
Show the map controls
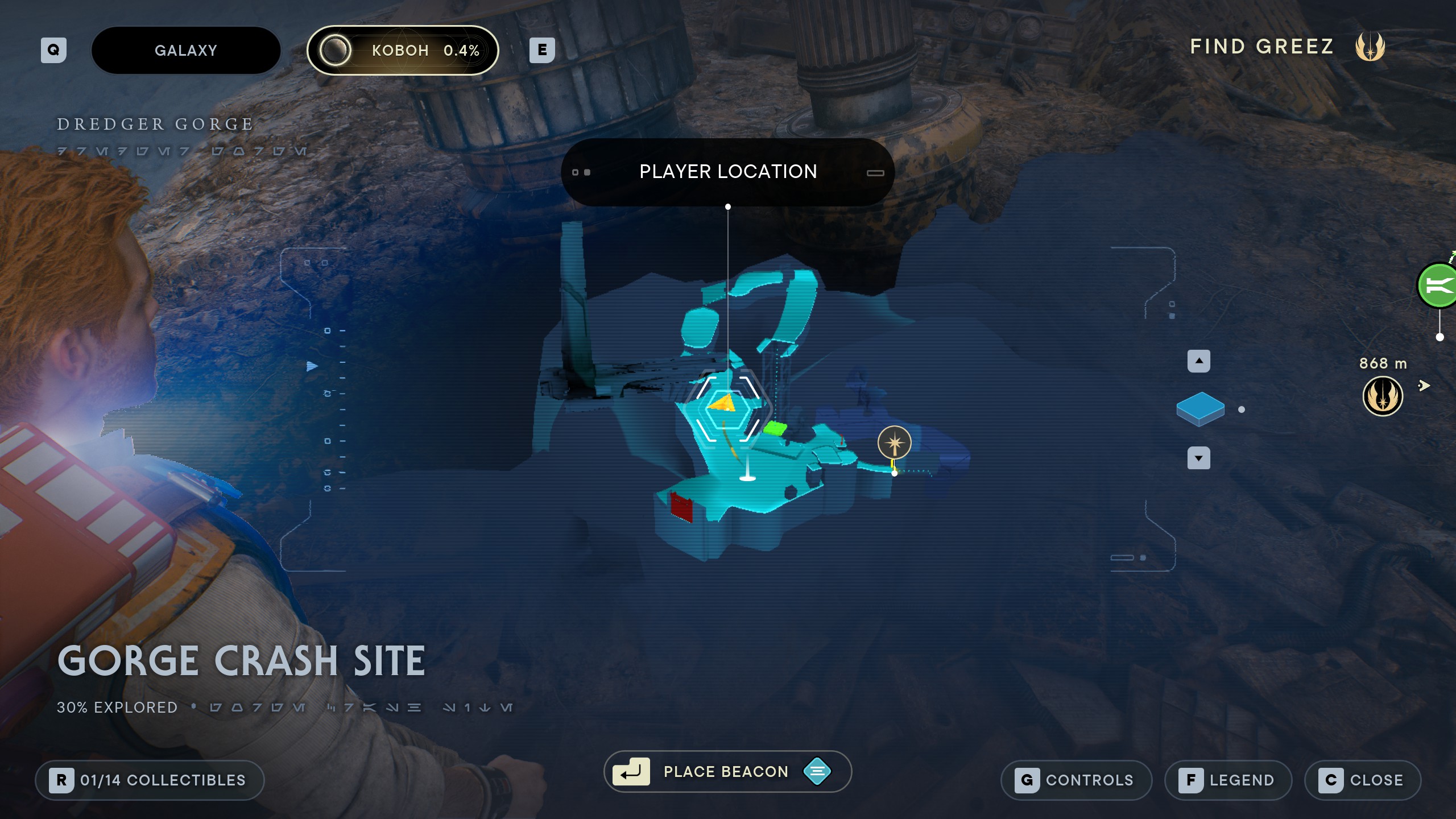(1076, 780)
